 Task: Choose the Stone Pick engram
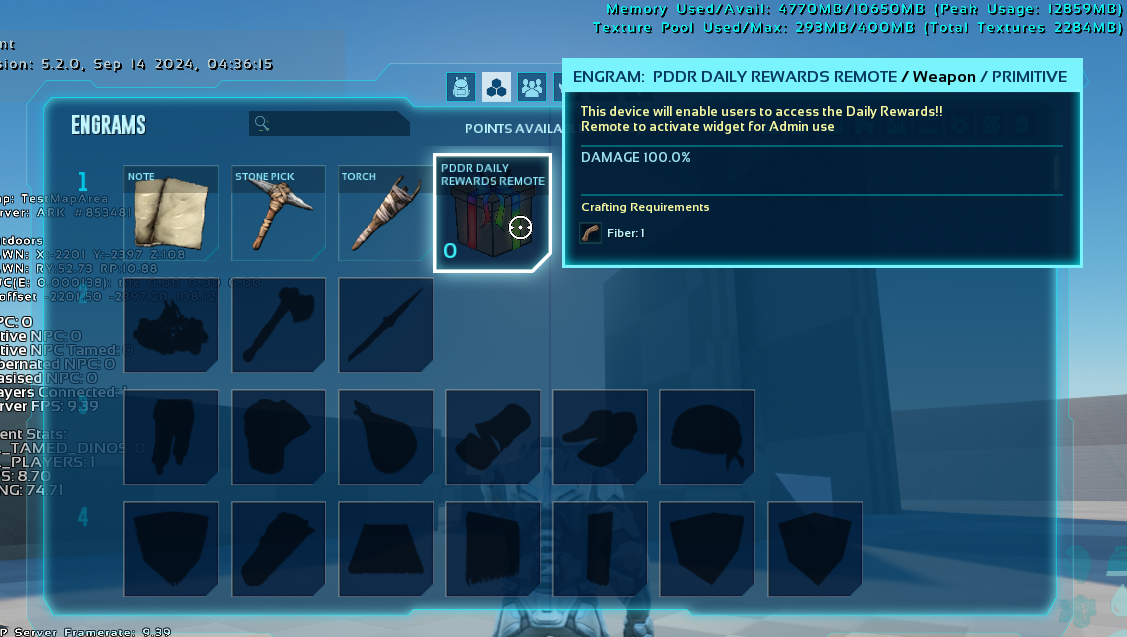coord(278,213)
